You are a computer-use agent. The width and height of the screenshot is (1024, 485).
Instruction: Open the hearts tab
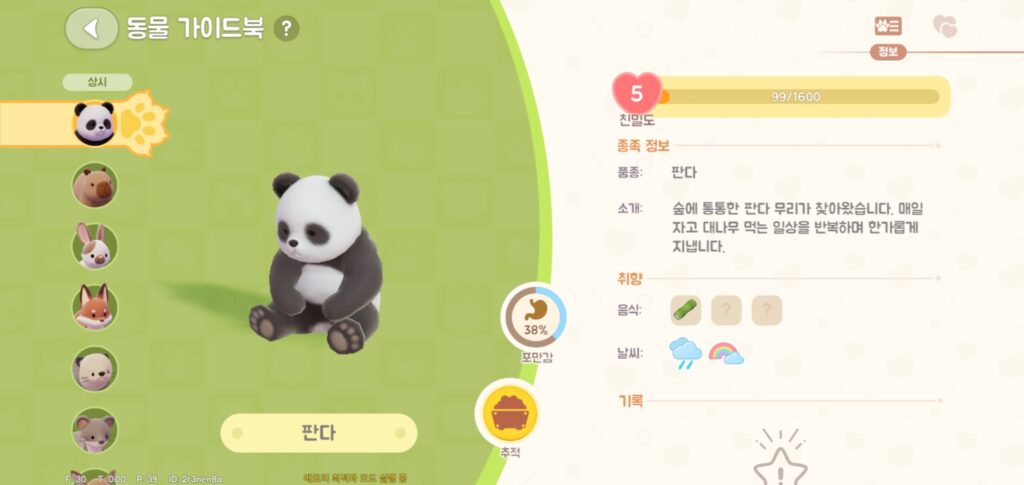click(944, 27)
